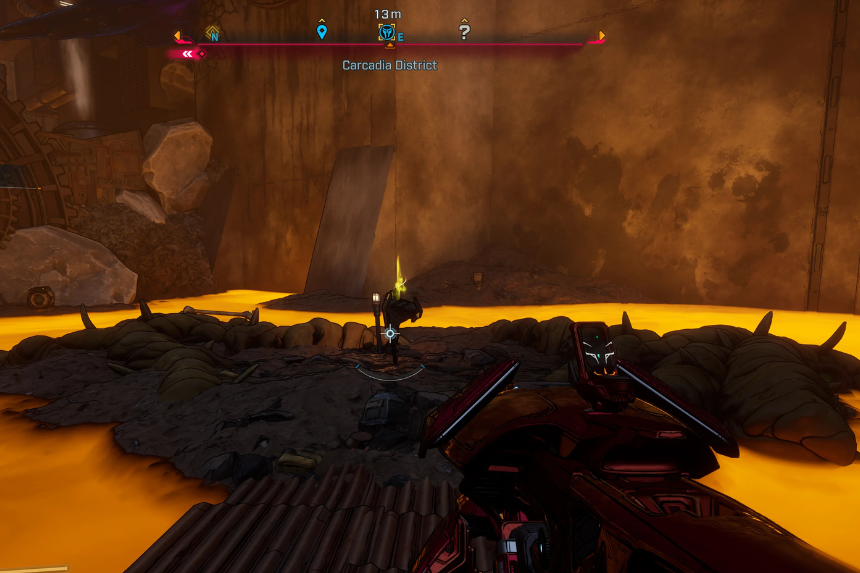
Task: Click the tracked objective marker at 13m
Action: coord(387,33)
